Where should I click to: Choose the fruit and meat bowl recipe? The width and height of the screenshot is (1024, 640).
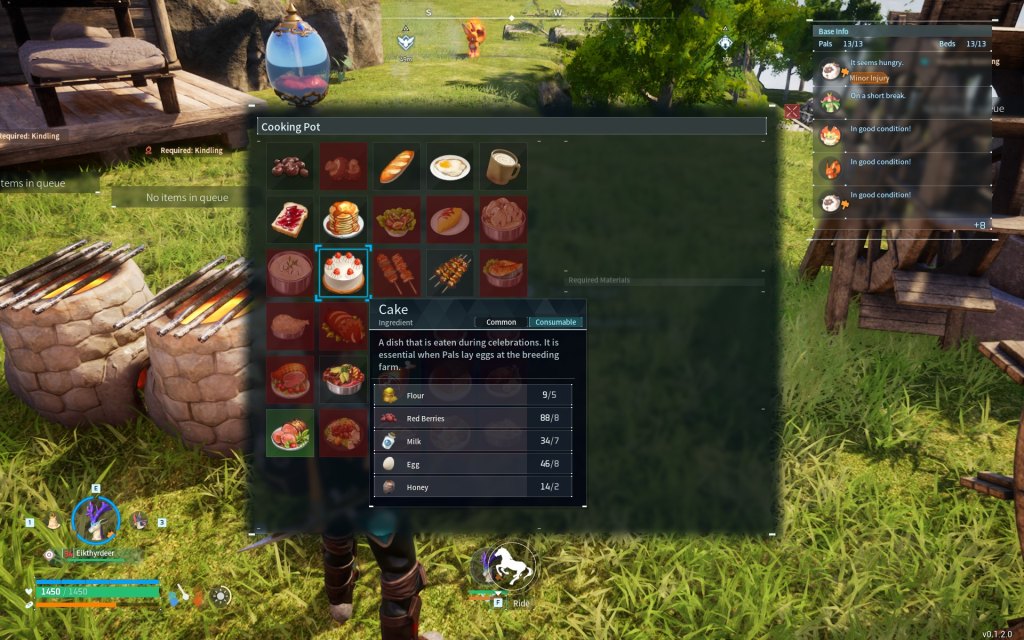click(343, 379)
